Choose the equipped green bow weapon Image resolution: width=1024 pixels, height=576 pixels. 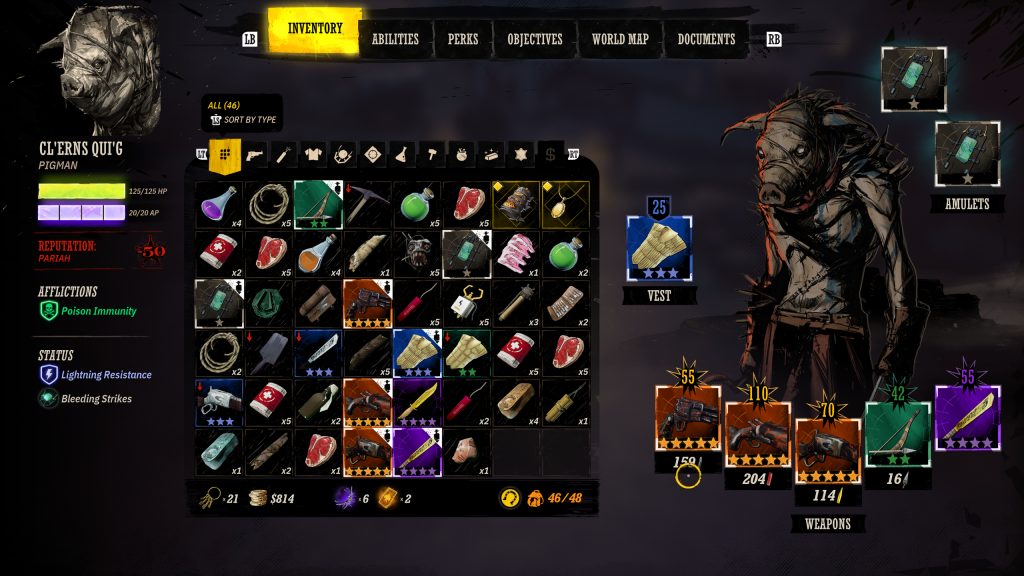pyautogui.click(x=897, y=432)
